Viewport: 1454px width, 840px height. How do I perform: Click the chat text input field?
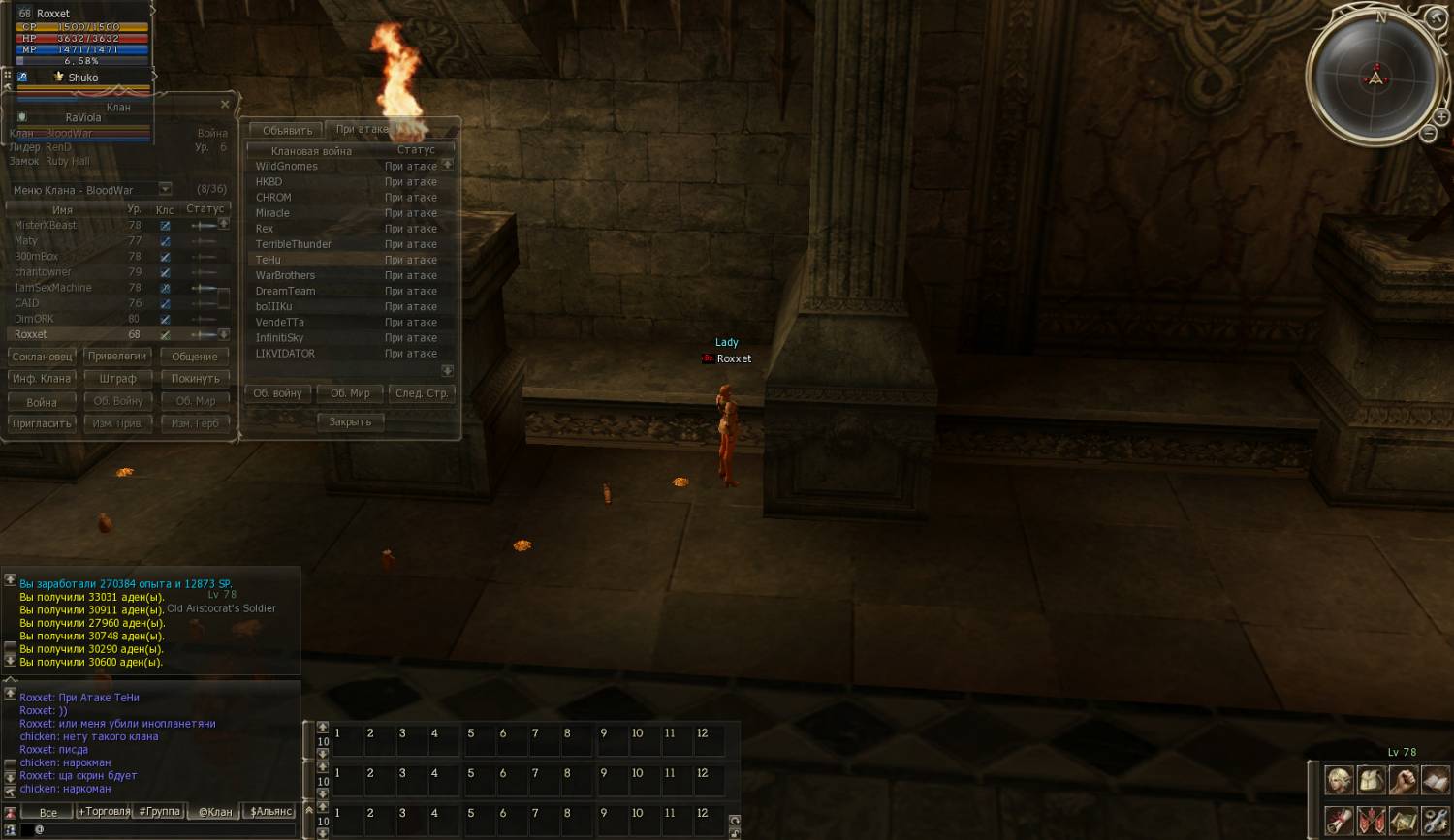point(165,830)
